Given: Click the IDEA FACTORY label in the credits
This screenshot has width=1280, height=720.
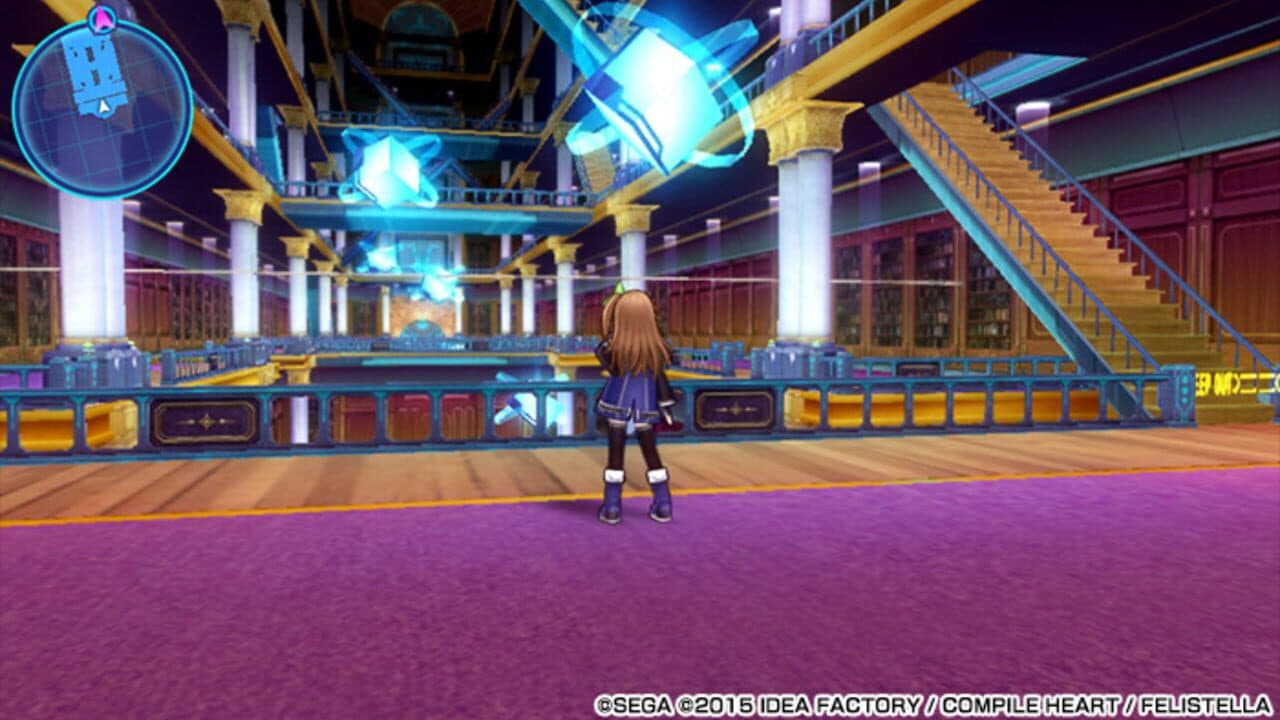Looking at the screenshot, I should (x=840, y=704).
